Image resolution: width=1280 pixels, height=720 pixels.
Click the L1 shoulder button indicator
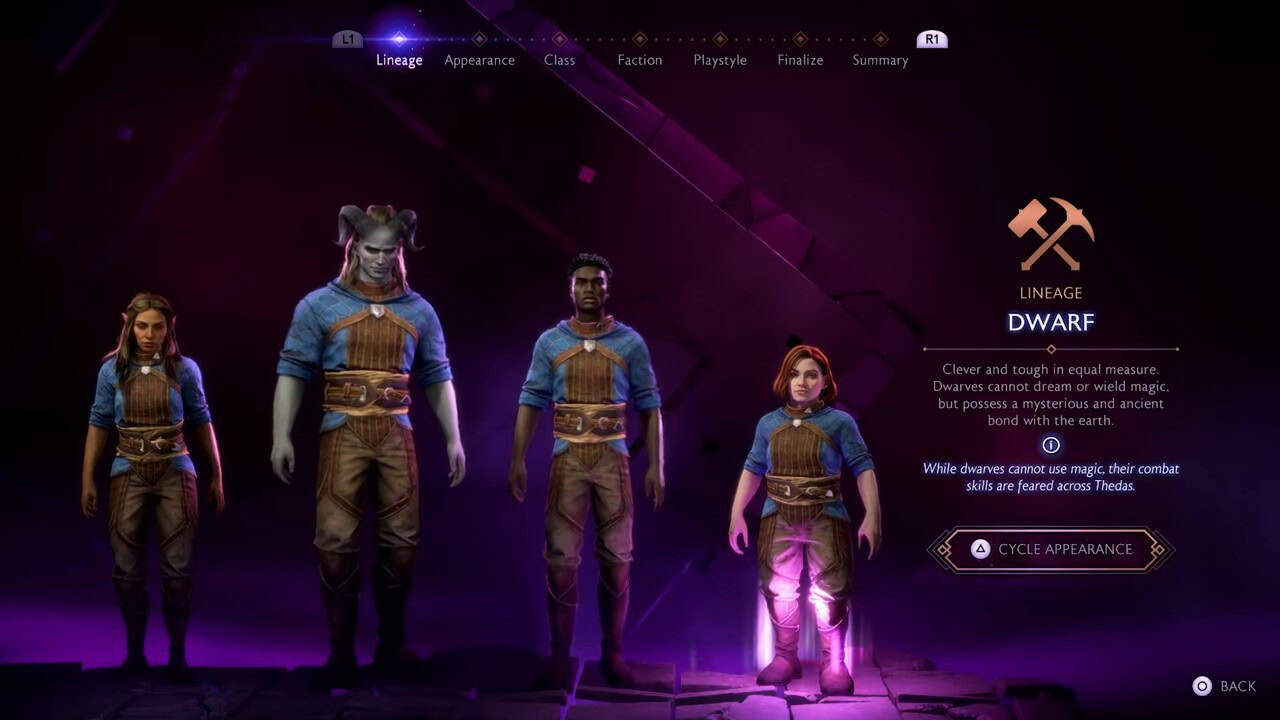(347, 38)
